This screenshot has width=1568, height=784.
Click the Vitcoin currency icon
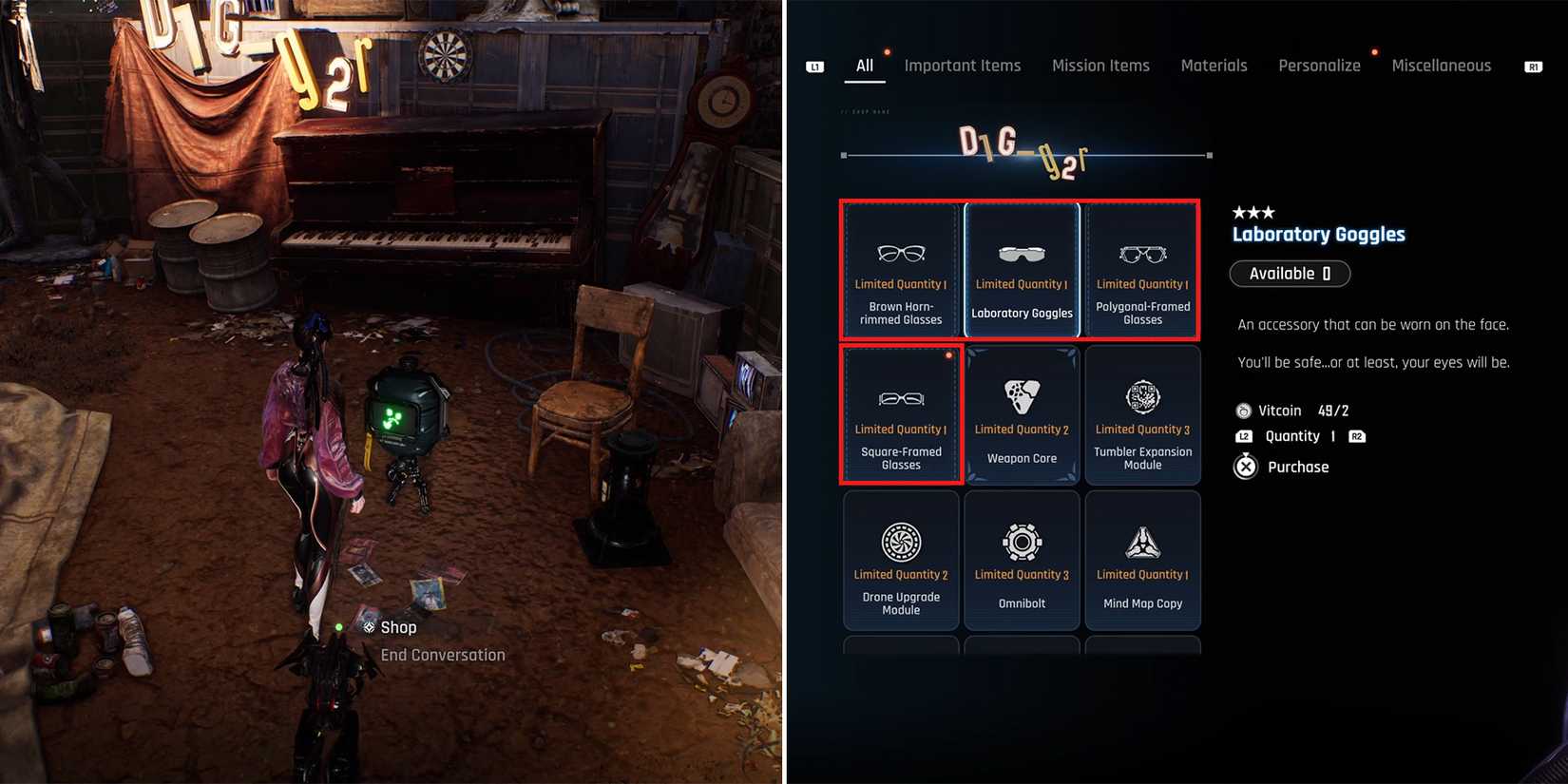[1243, 410]
